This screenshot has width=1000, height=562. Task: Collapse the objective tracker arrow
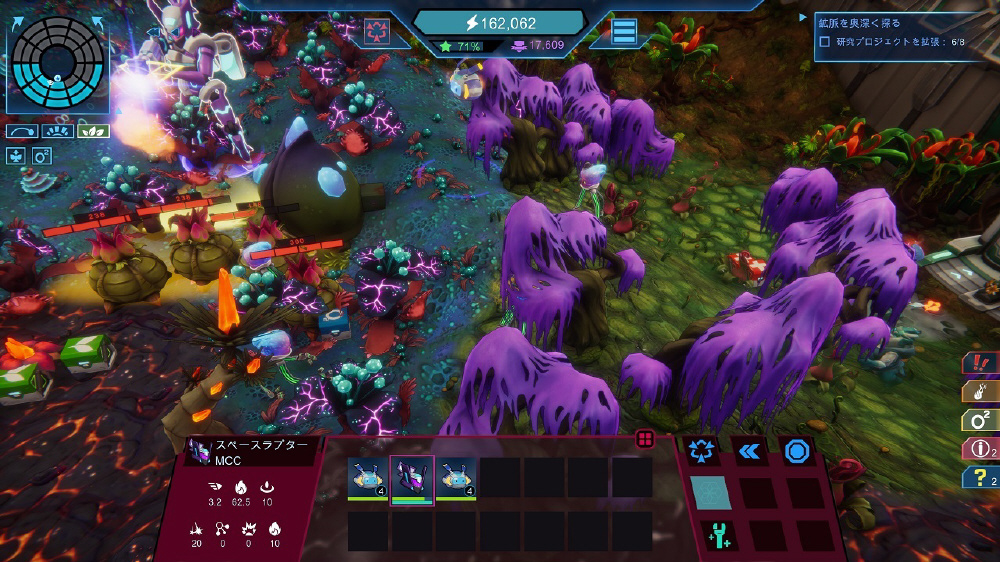point(803,18)
